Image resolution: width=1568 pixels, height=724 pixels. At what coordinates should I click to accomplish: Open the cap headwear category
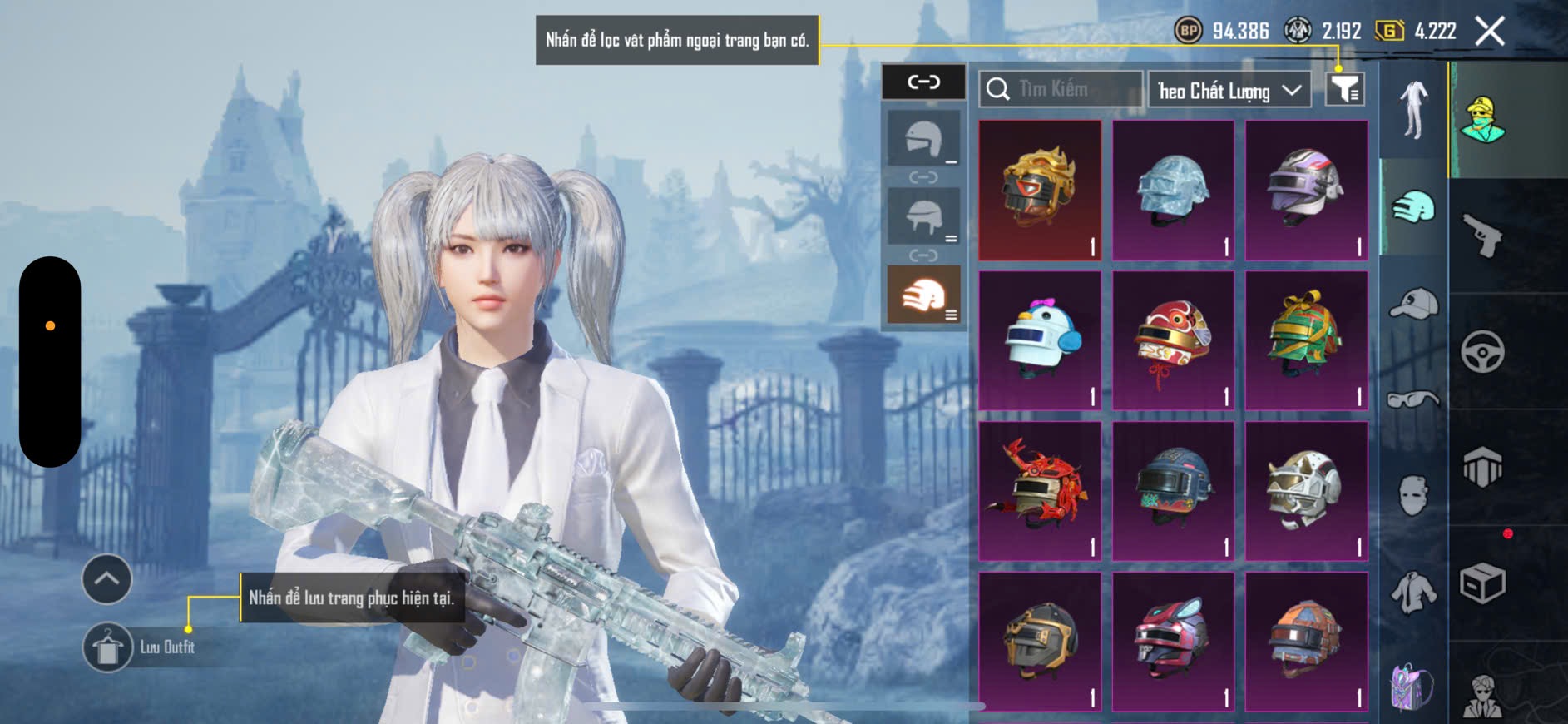(x=1412, y=303)
